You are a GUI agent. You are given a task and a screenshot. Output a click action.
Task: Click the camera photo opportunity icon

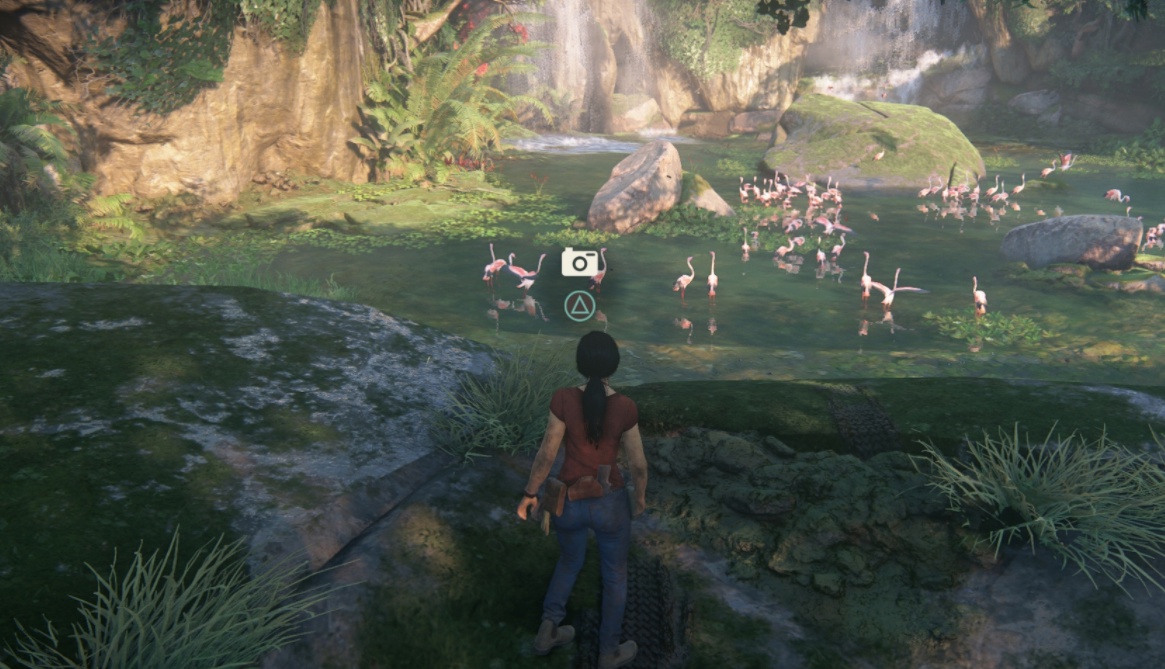(579, 263)
